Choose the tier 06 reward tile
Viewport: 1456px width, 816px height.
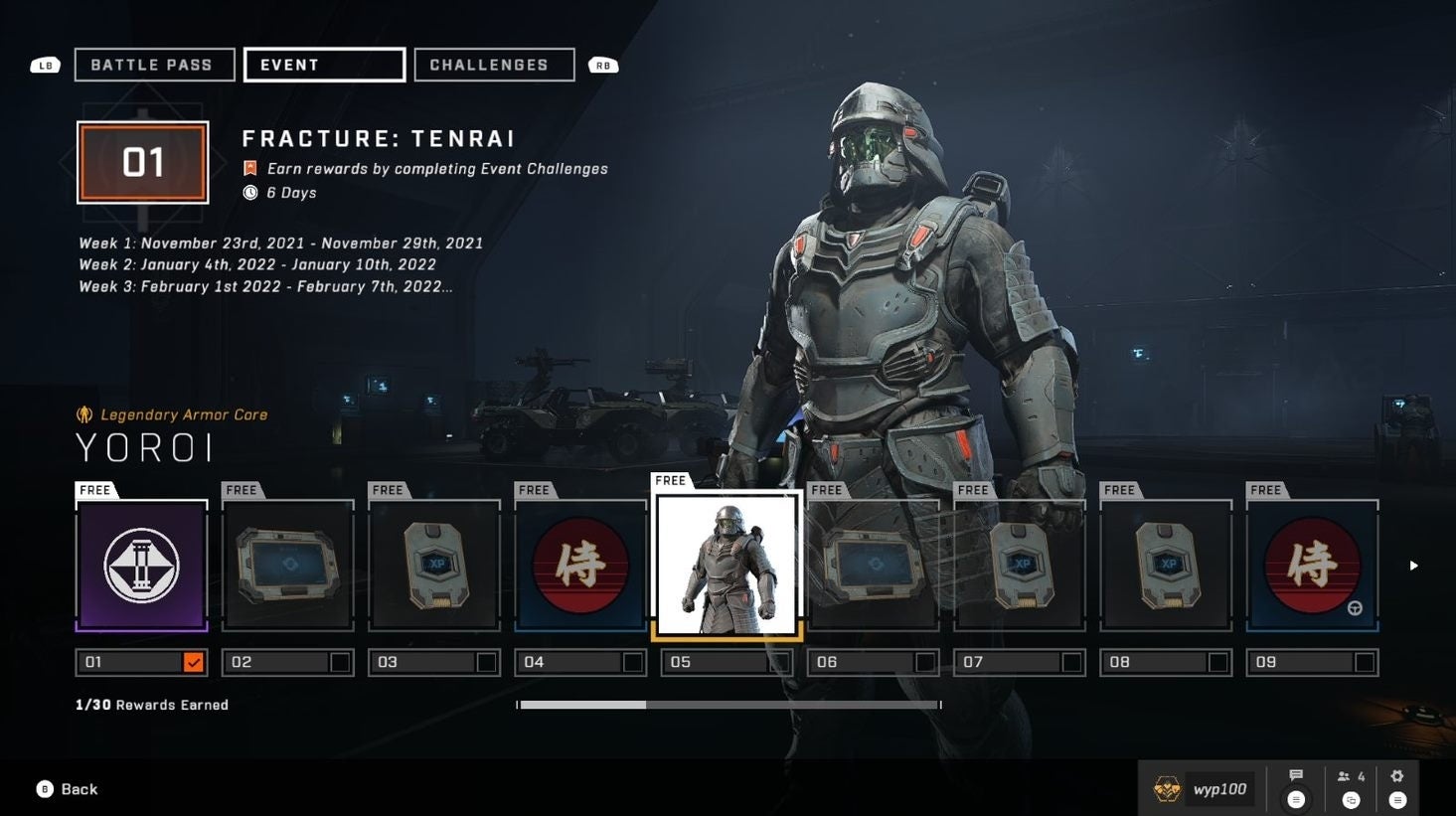(x=873, y=566)
